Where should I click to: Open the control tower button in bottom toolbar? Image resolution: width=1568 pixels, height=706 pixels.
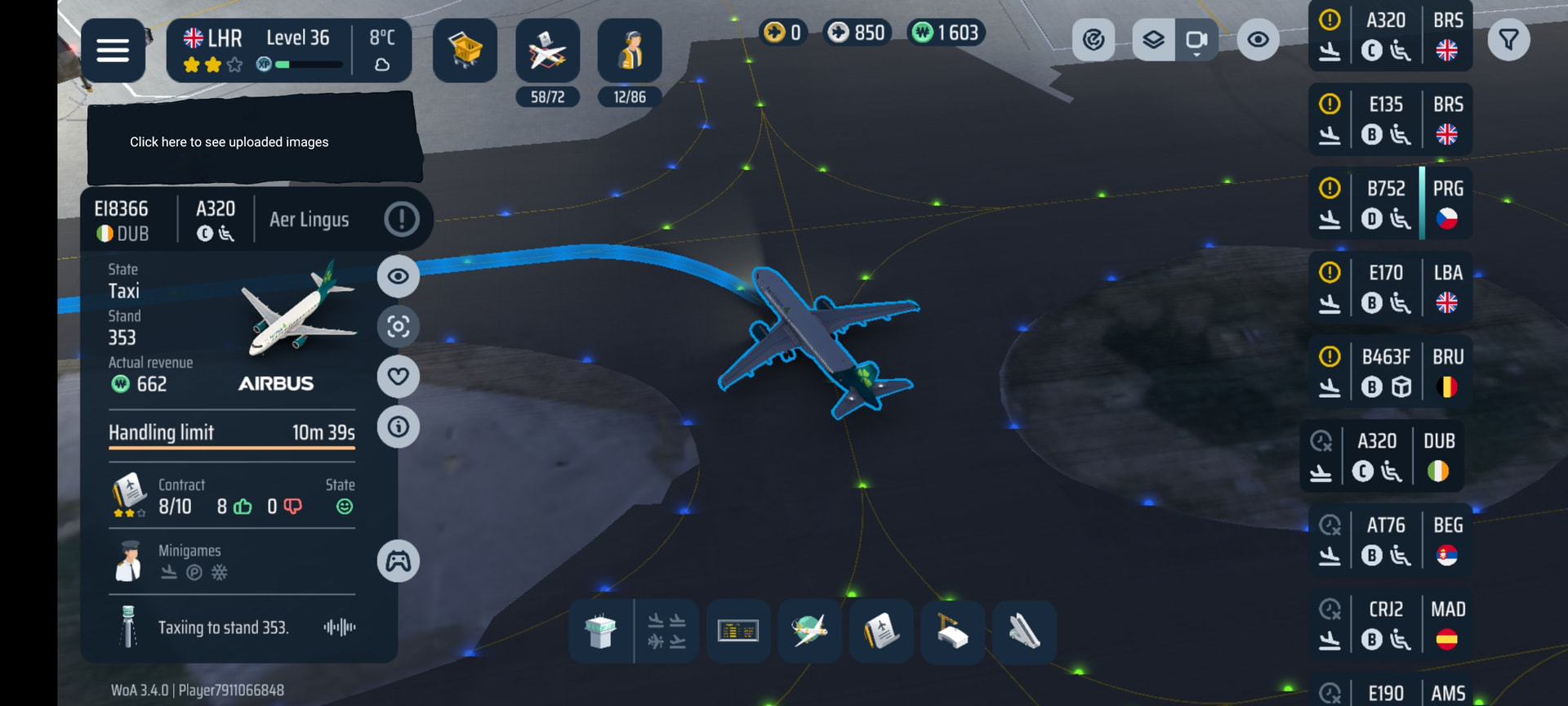[x=600, y=632]
